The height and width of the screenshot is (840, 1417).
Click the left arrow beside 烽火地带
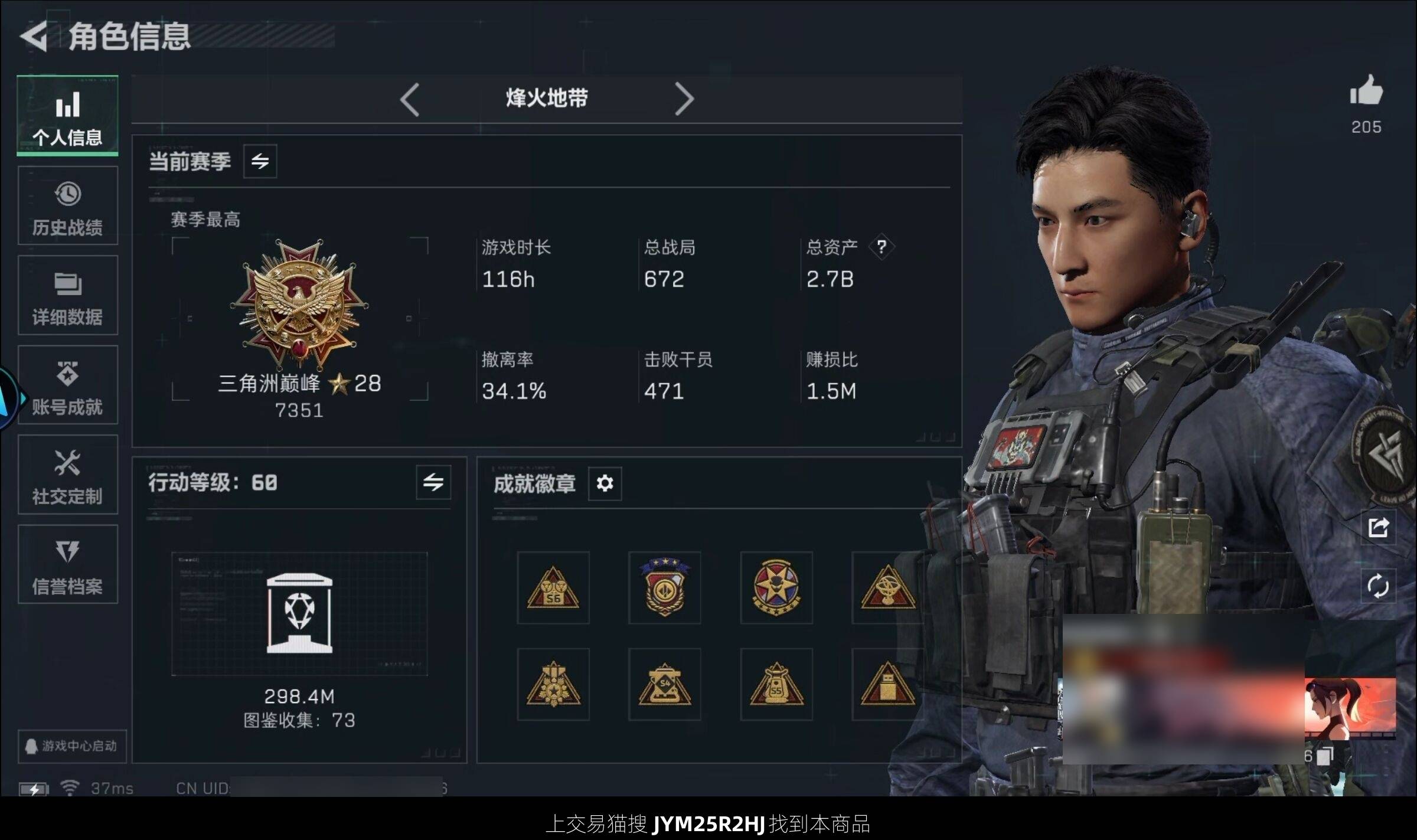(410, 99)
